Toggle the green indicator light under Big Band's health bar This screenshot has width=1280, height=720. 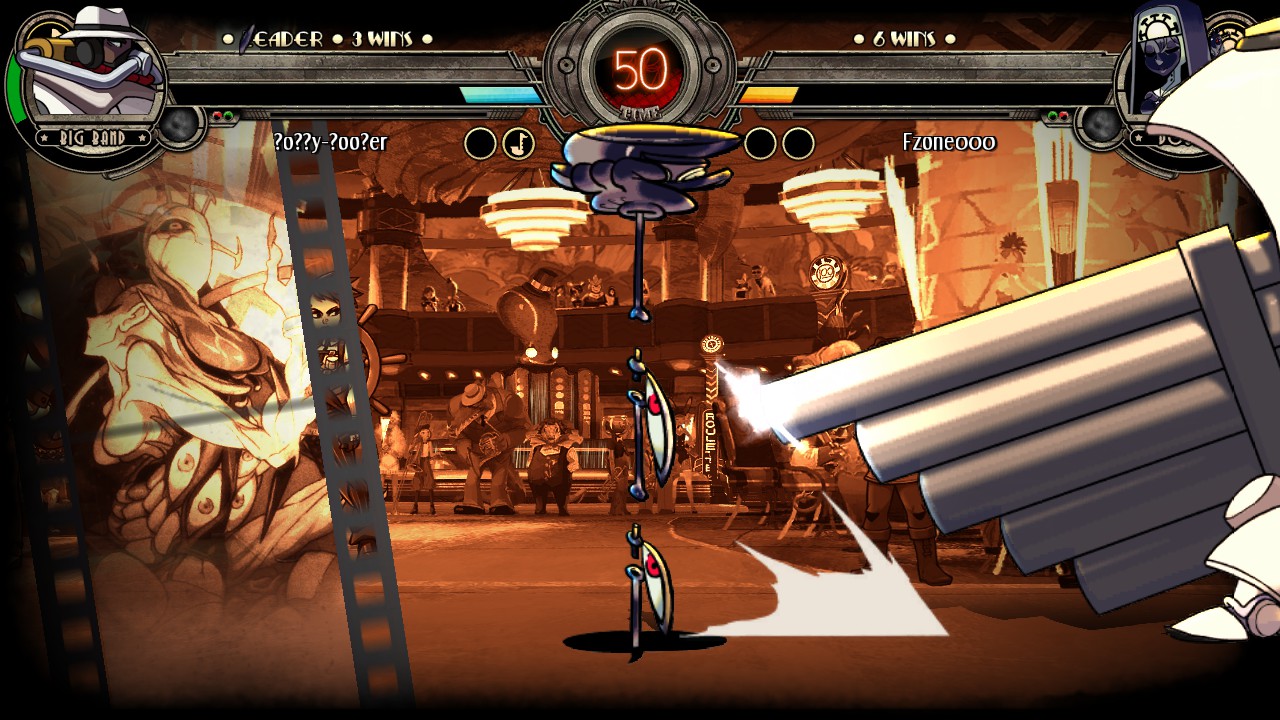(228, 116)
